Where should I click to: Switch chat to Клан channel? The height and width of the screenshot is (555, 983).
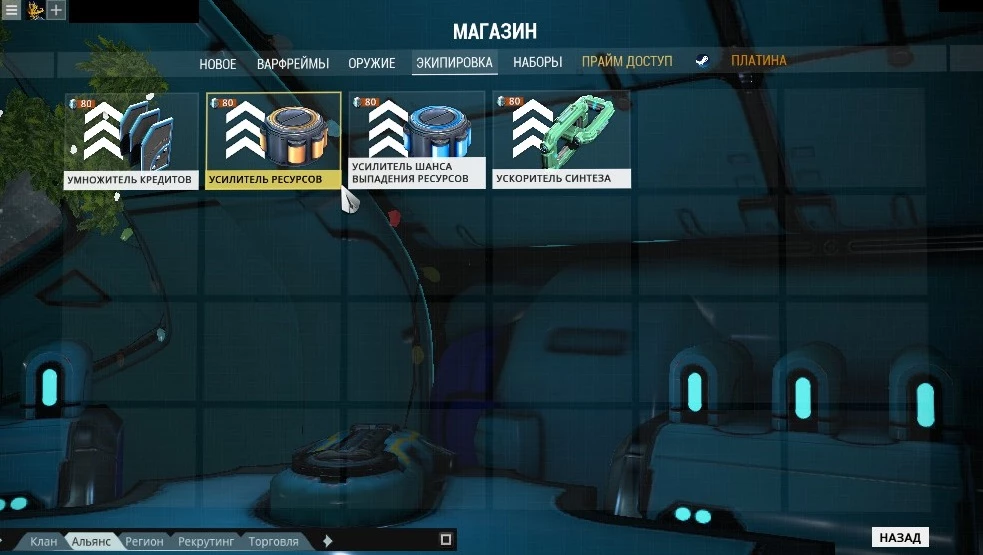(43, 542)
